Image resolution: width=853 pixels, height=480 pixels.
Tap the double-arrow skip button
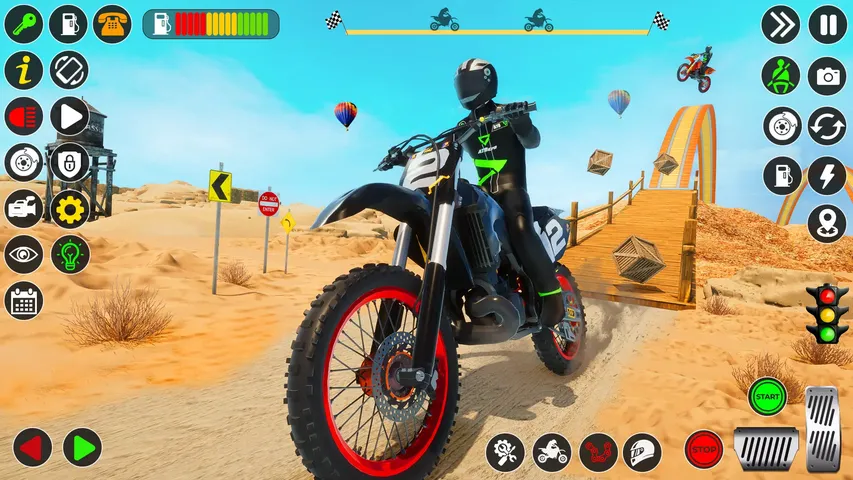781,24
